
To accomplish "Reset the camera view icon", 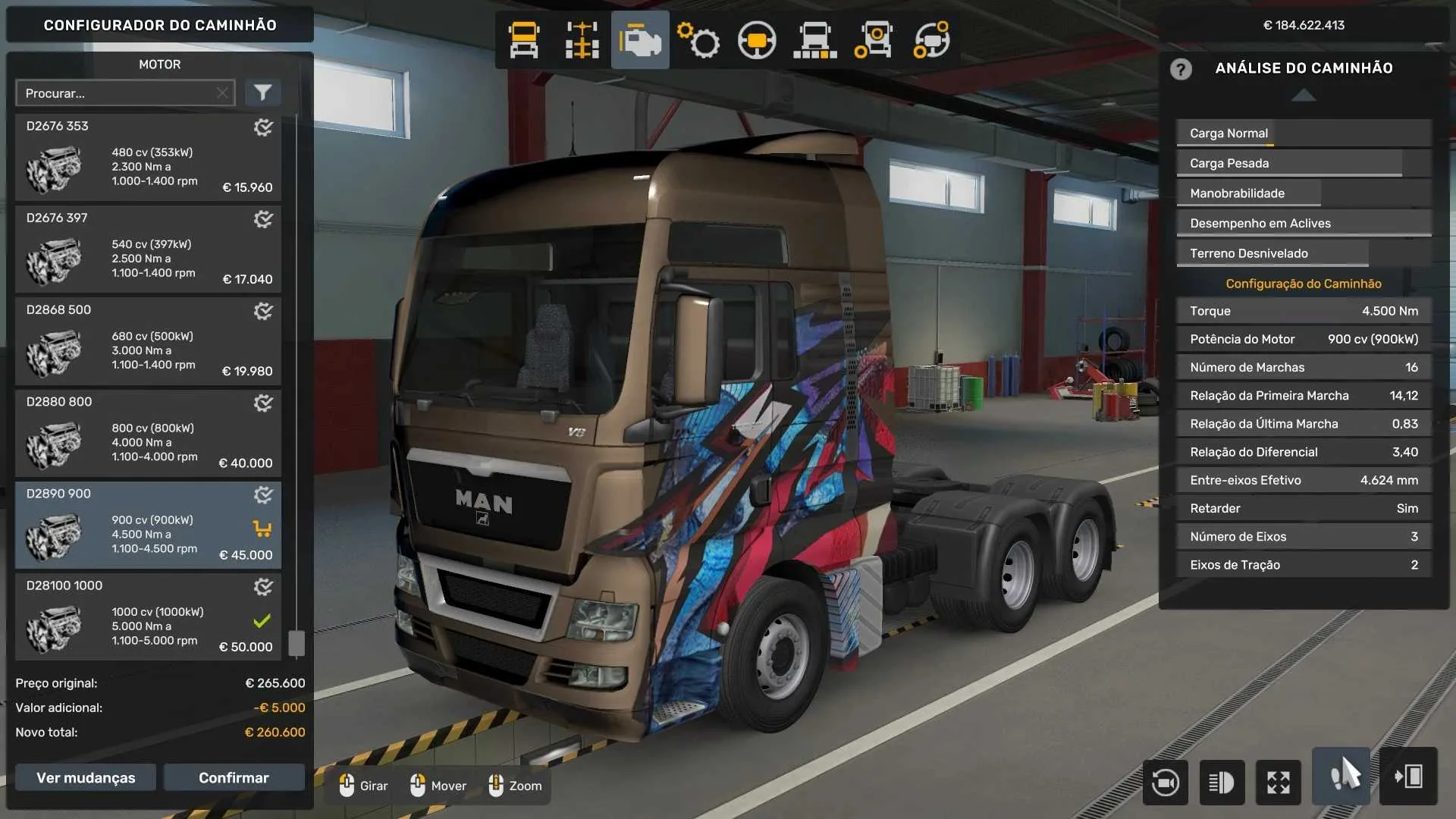I will (x=1166, y=783).
